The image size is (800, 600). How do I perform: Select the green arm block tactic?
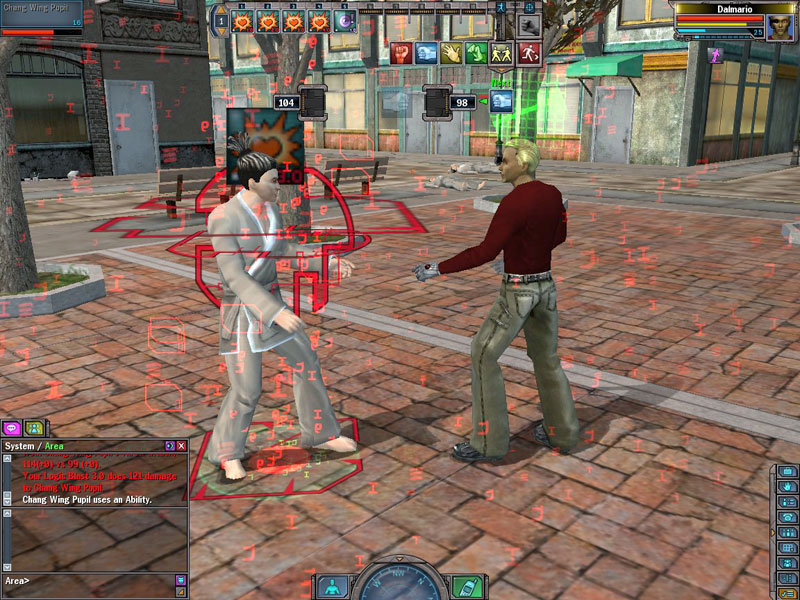pos(477,53)
